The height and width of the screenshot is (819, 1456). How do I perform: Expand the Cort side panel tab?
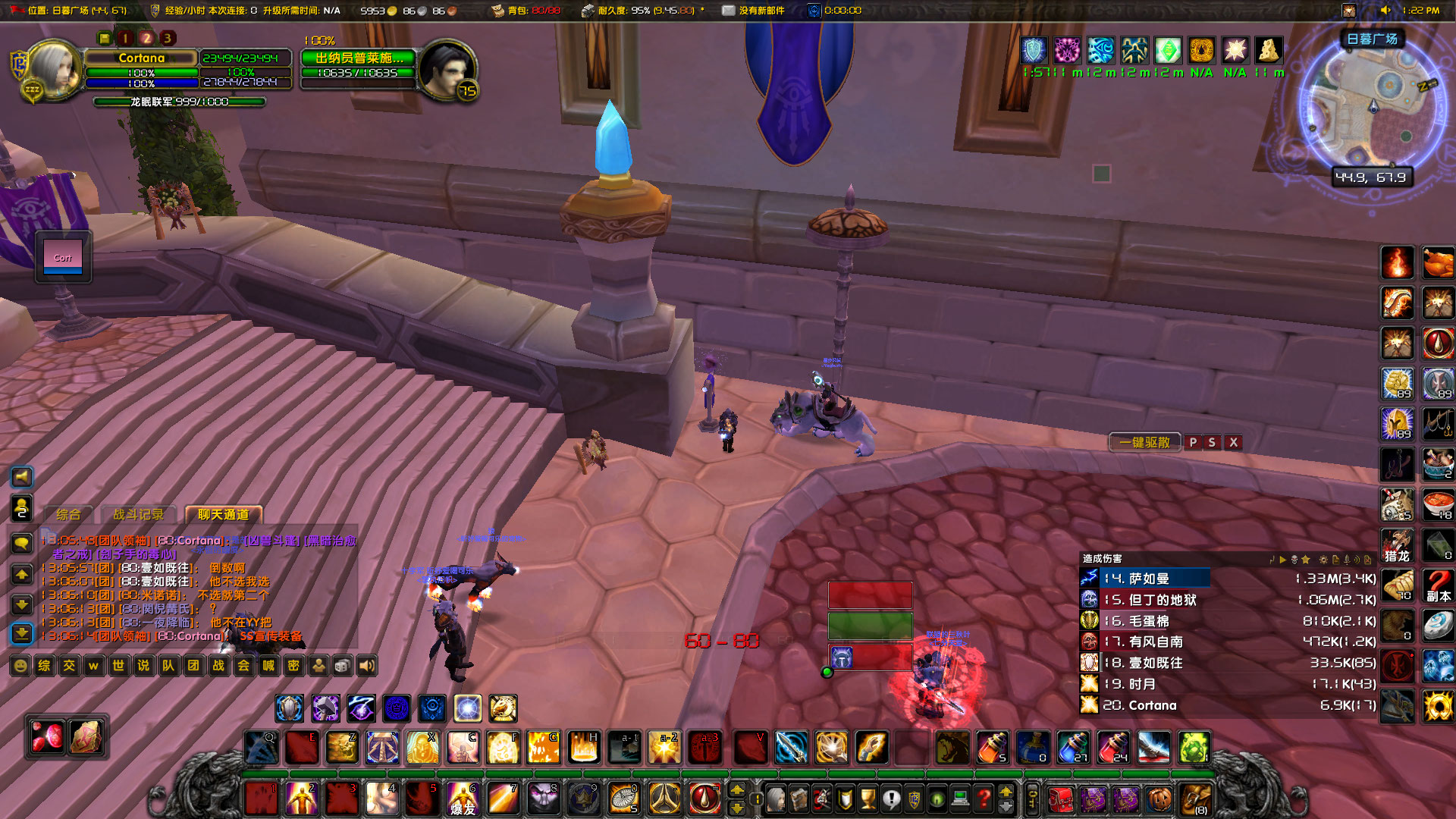click(x=63, y=257)
